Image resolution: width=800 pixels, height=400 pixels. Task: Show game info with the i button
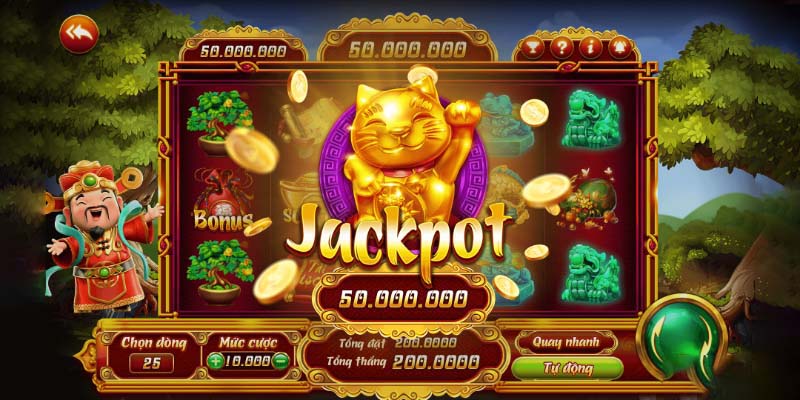pyautogui.click(x=590, y=47)
